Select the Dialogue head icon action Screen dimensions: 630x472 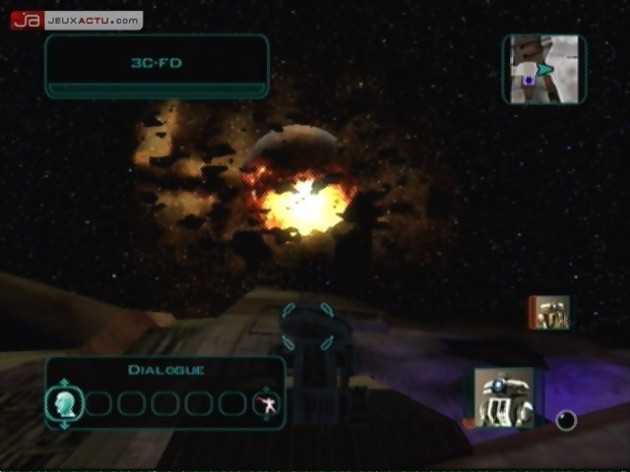tap(62, 403)
